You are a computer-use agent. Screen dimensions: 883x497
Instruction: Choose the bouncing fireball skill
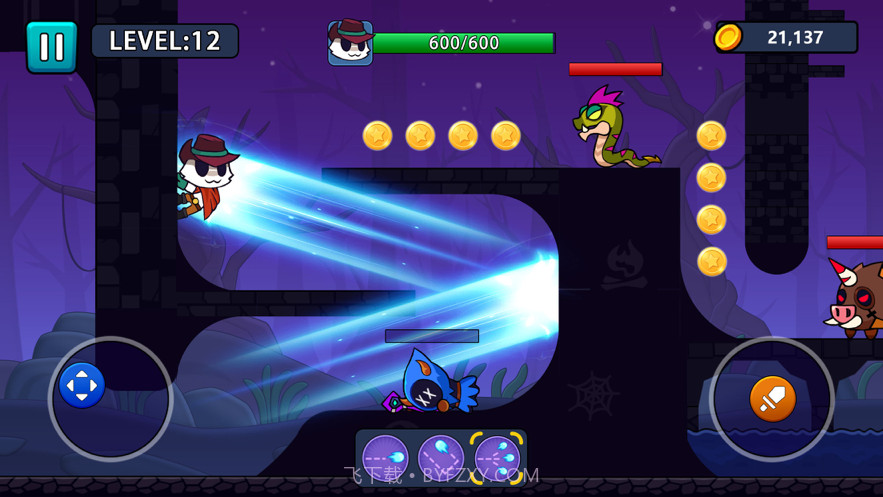pyautogui.click(x=441, y=458)
